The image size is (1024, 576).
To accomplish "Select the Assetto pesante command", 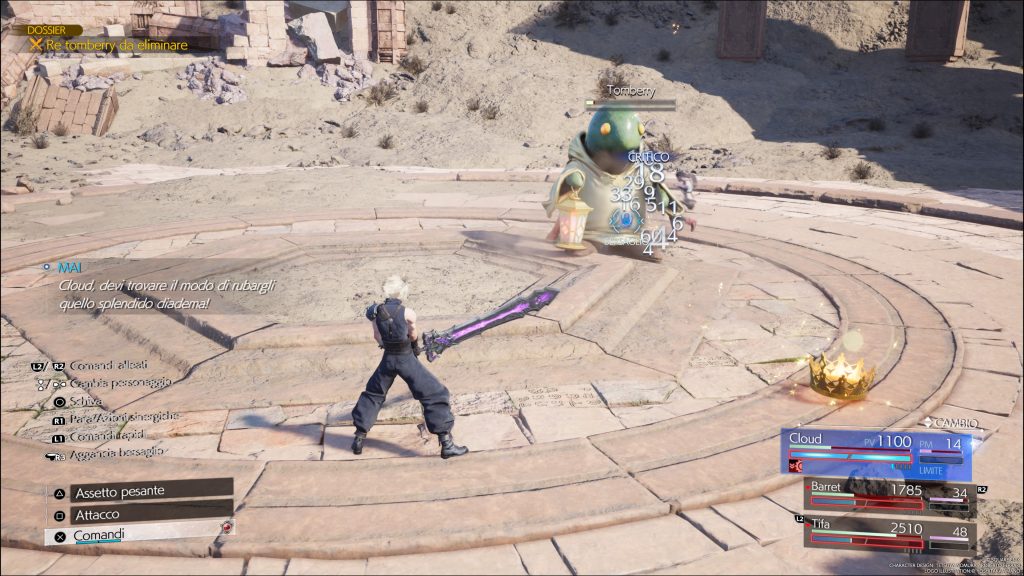I will [138, 491].
